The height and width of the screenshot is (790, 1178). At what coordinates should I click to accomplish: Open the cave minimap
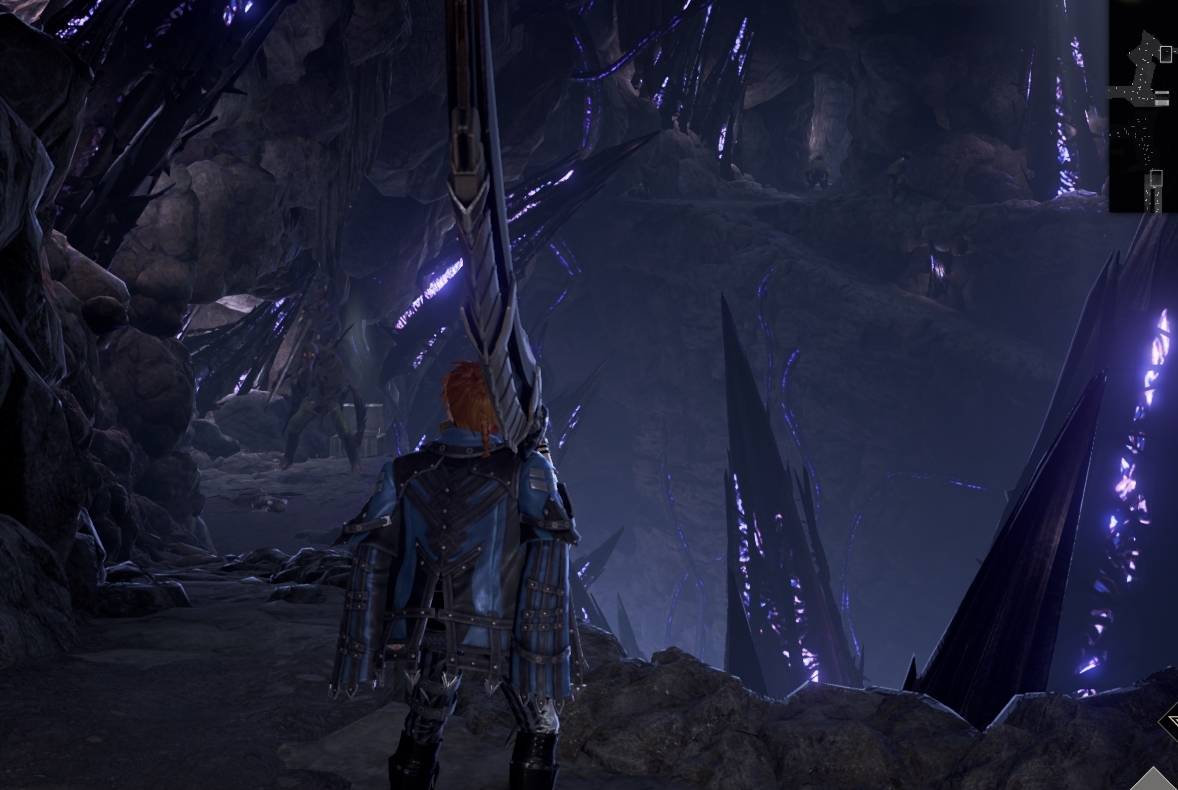click(1142, 105)
